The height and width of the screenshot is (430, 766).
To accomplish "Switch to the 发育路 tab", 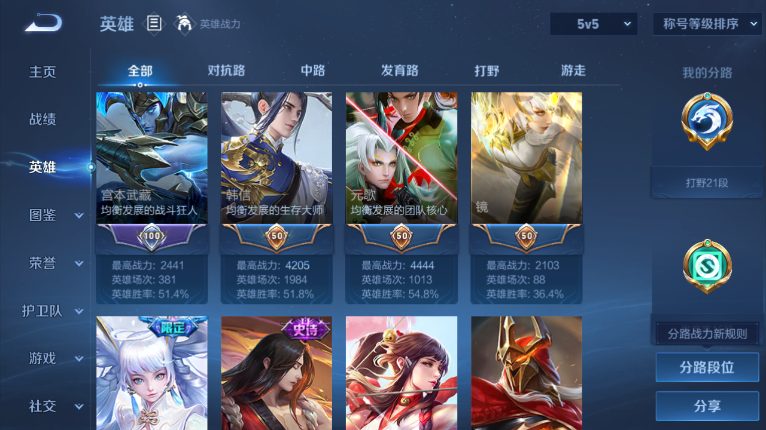I will click(399, 71).
